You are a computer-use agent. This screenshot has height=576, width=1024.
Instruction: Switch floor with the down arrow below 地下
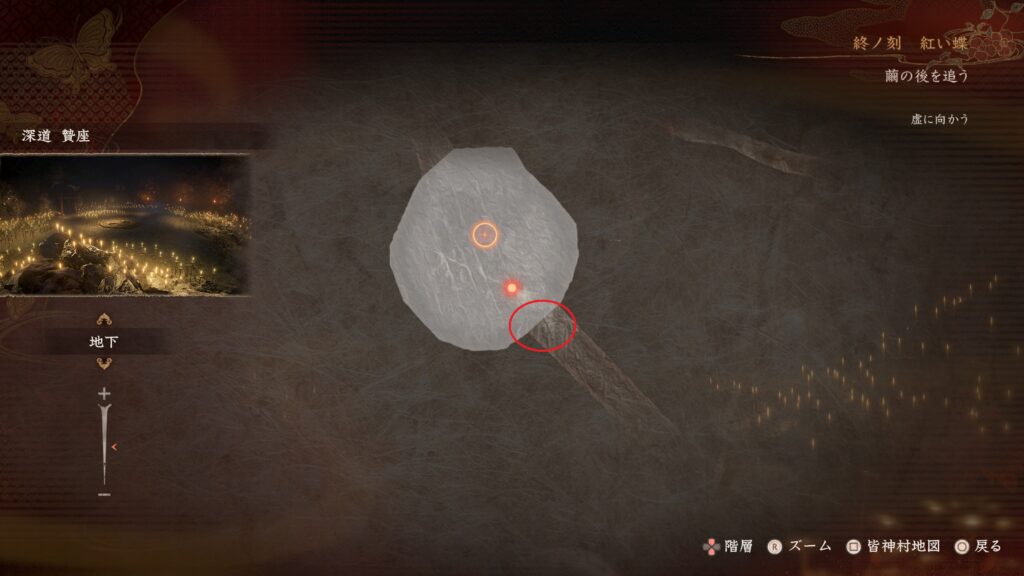tap(104, 363)
